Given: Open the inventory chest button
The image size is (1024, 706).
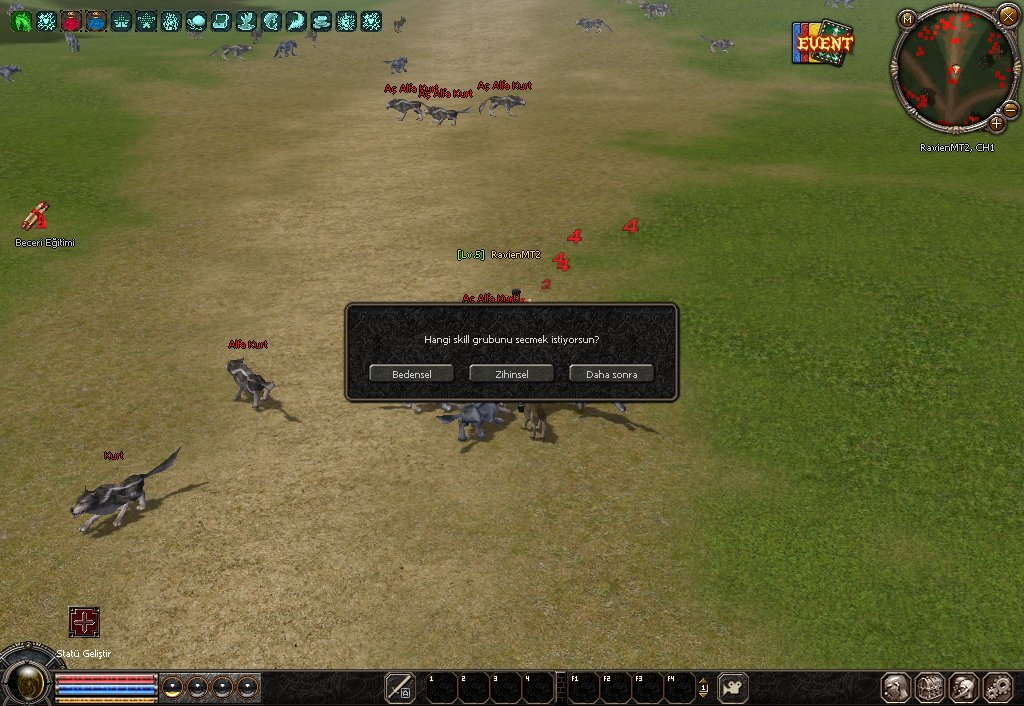Looking at the screenshot, I should (930, 687).
